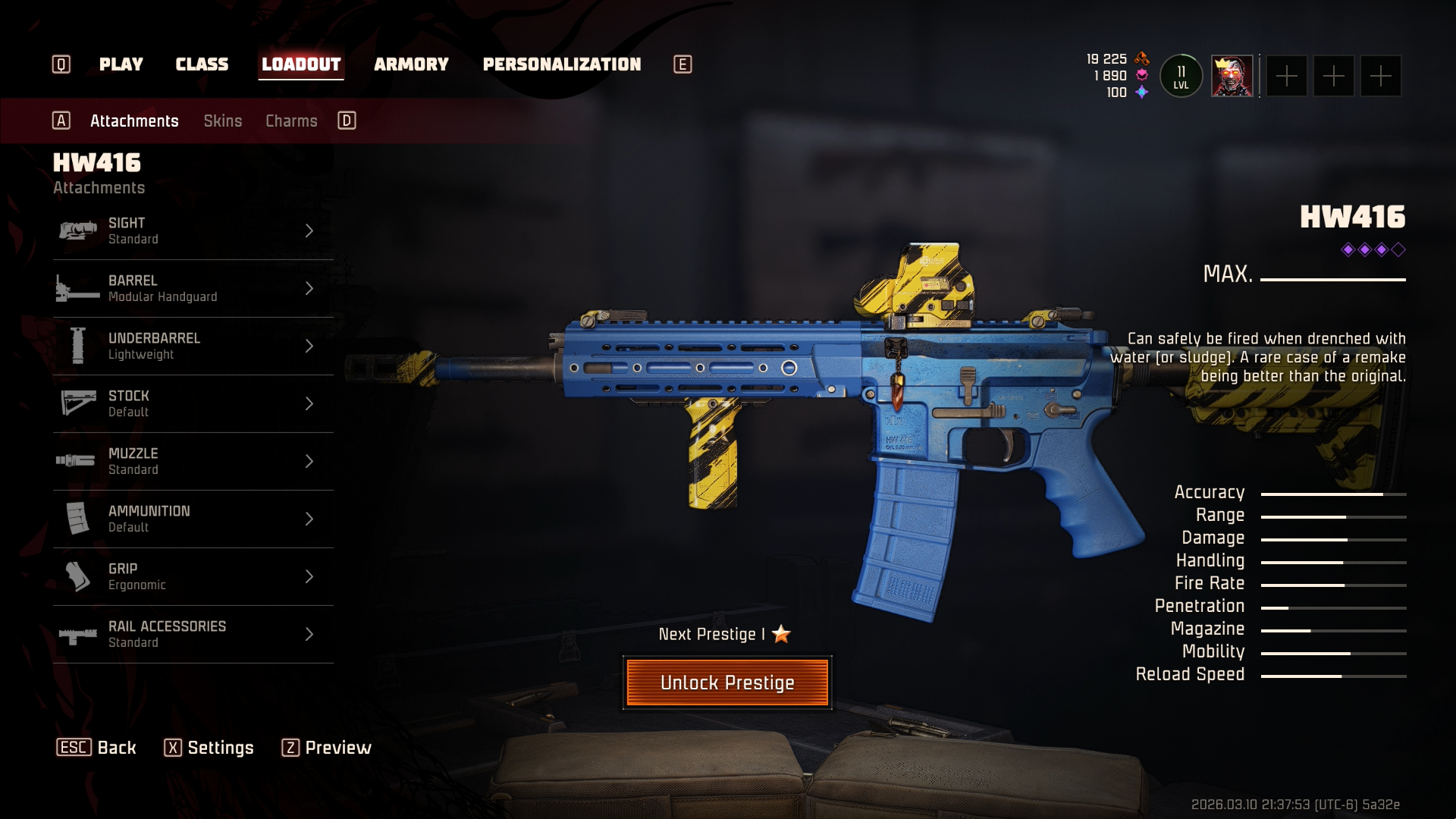Open the Armory menu
The image size is (1456, 819).
pyautogui.click(x=411, y=64)
